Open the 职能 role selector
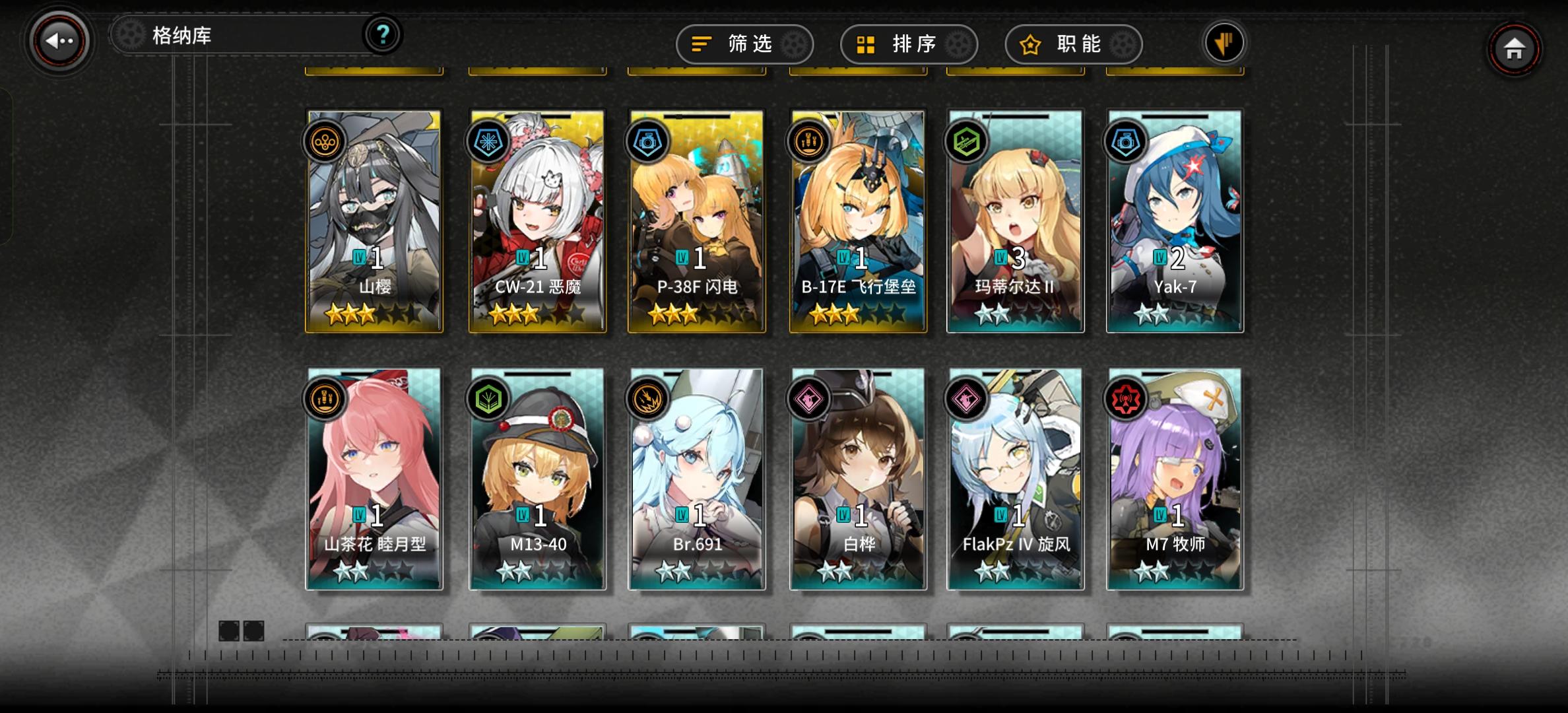This screenshot has width=1568, height=713. (1072, 44)
